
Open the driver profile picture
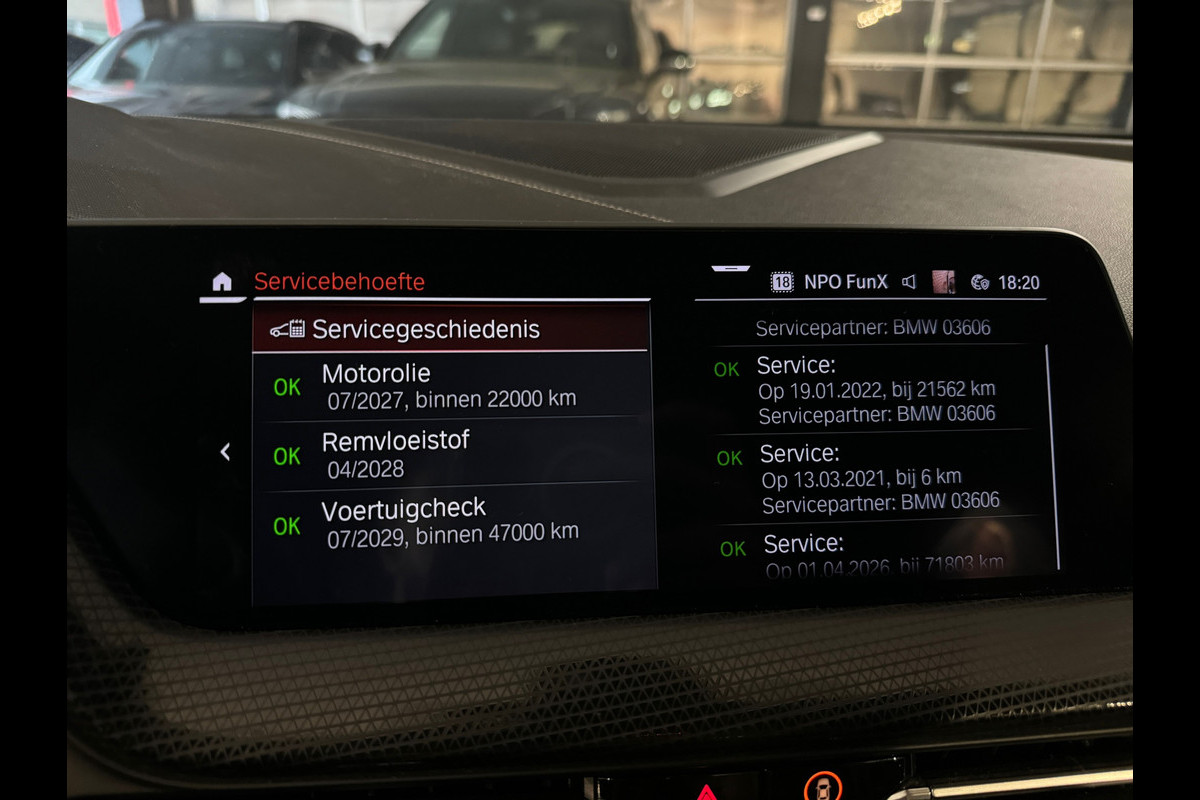pyautogui.click(x=943, y=282)
